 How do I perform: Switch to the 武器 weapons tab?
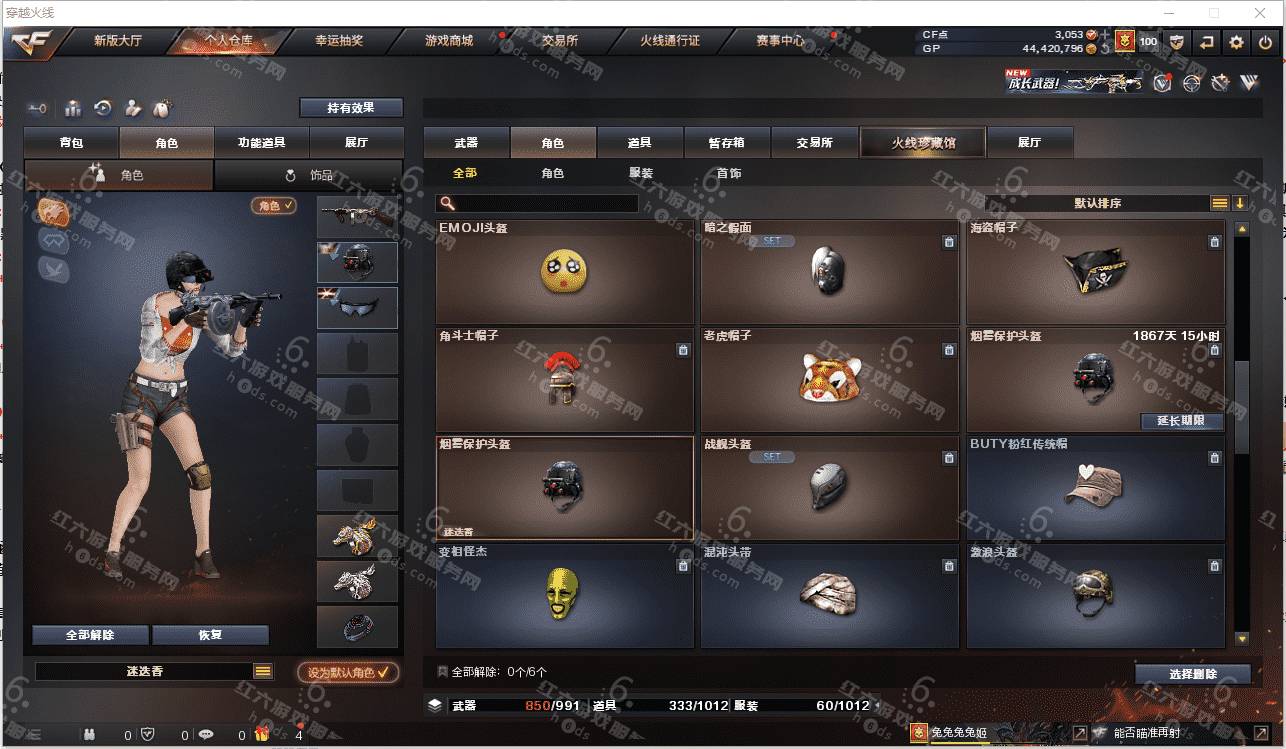(x=466, y=143)
